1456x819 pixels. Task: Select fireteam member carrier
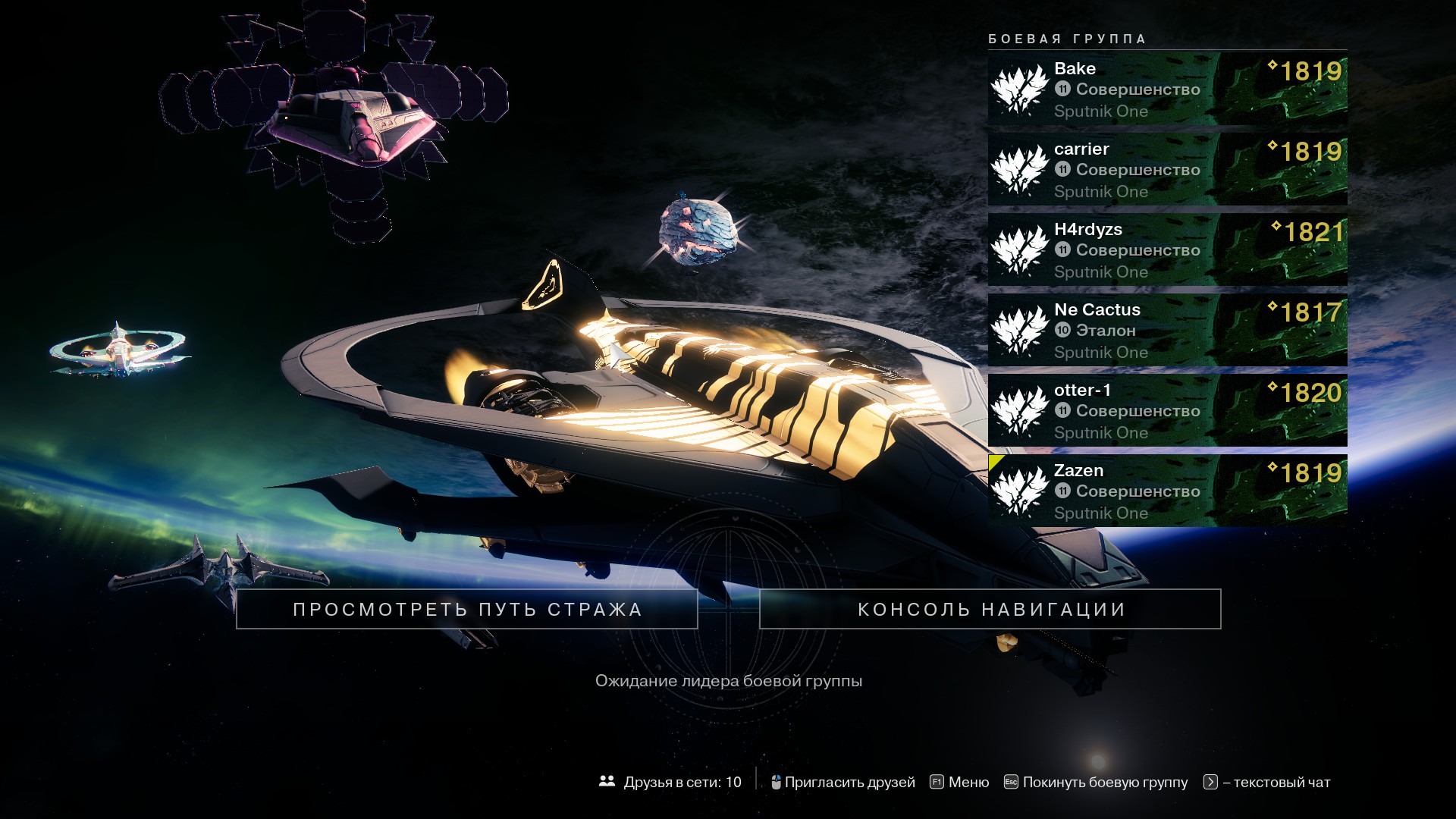coord(1167,169)
